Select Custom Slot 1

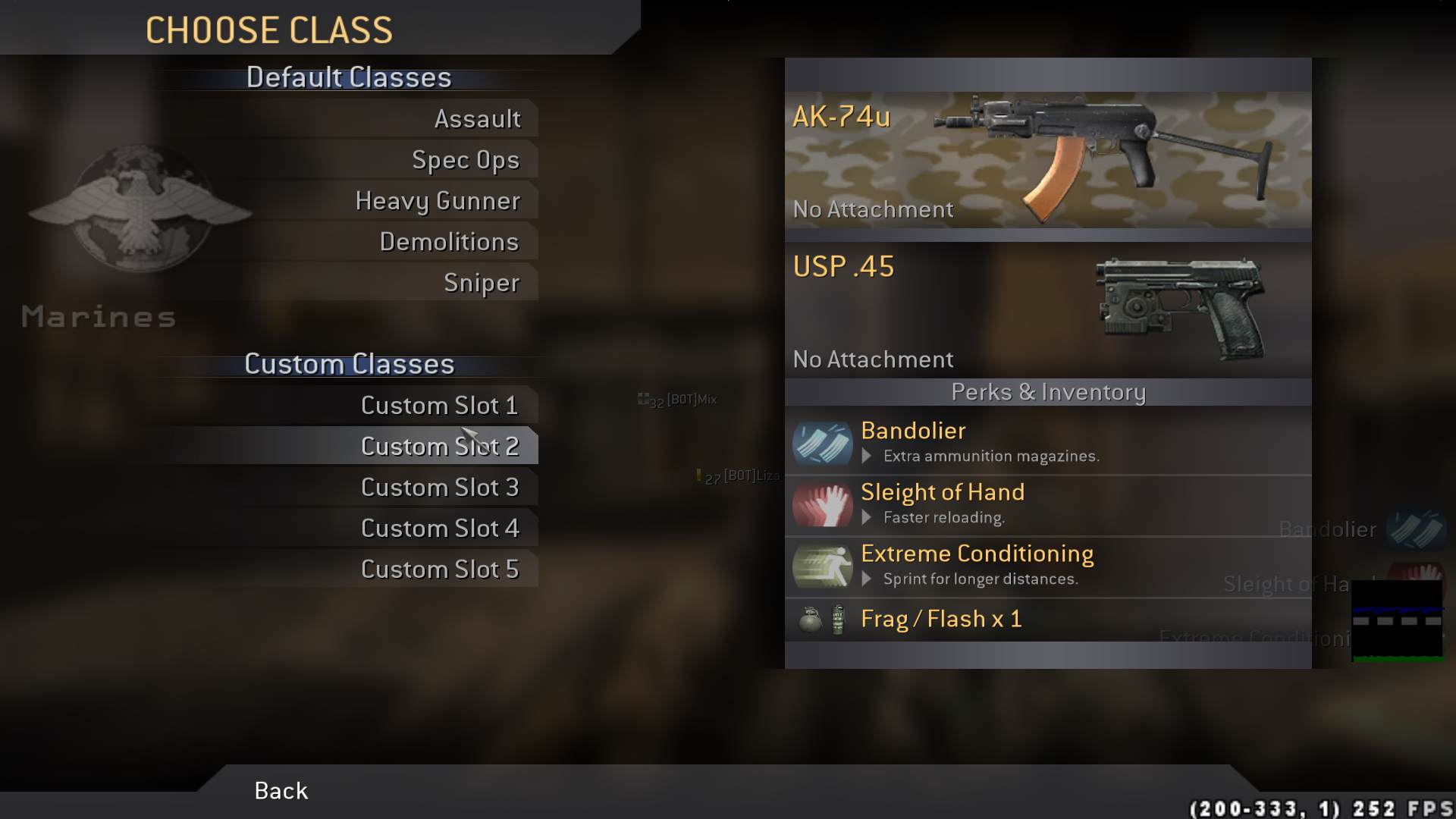pyautogui.click(x=440, y=406)
